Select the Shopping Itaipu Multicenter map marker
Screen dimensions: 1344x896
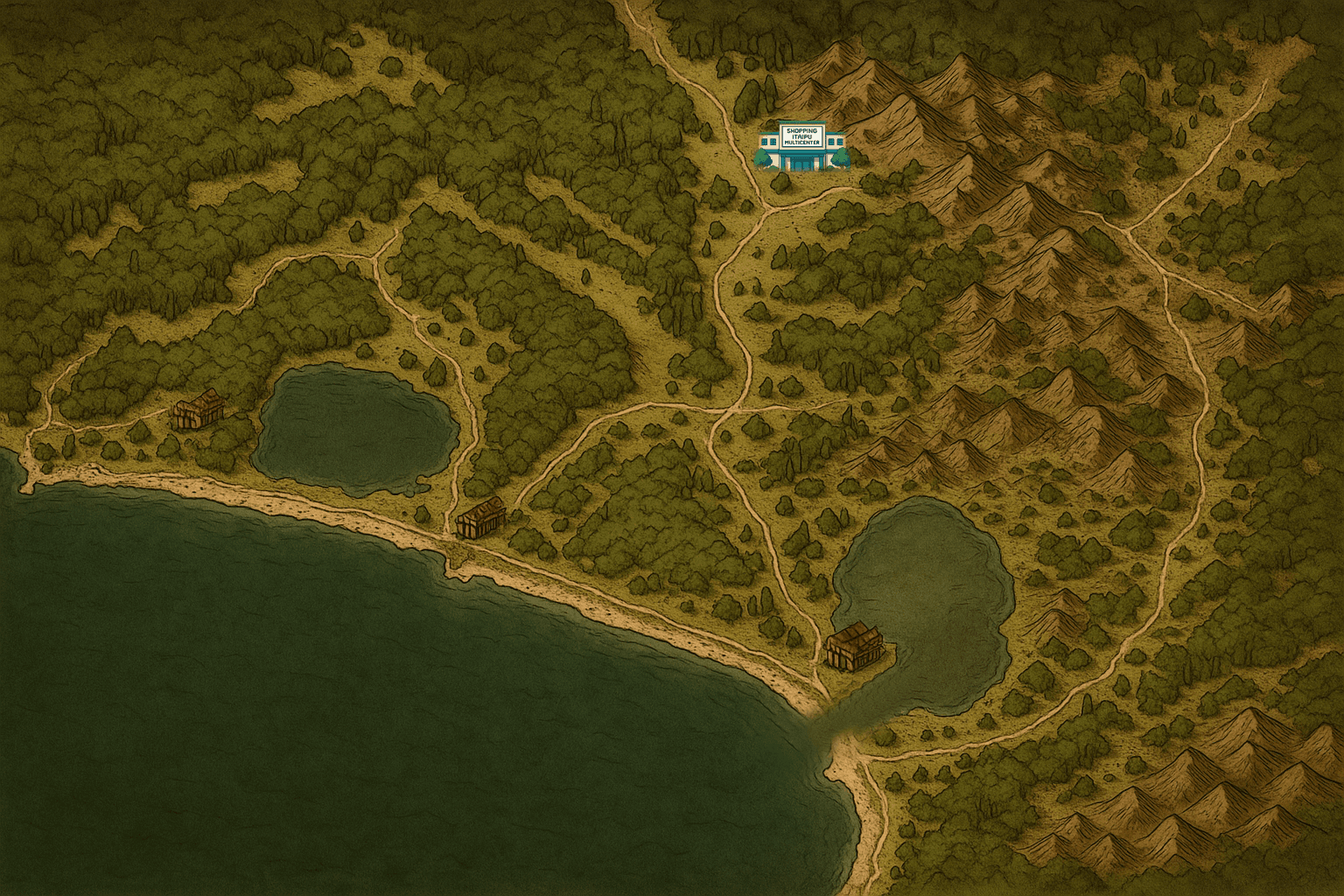coord(801,145)
